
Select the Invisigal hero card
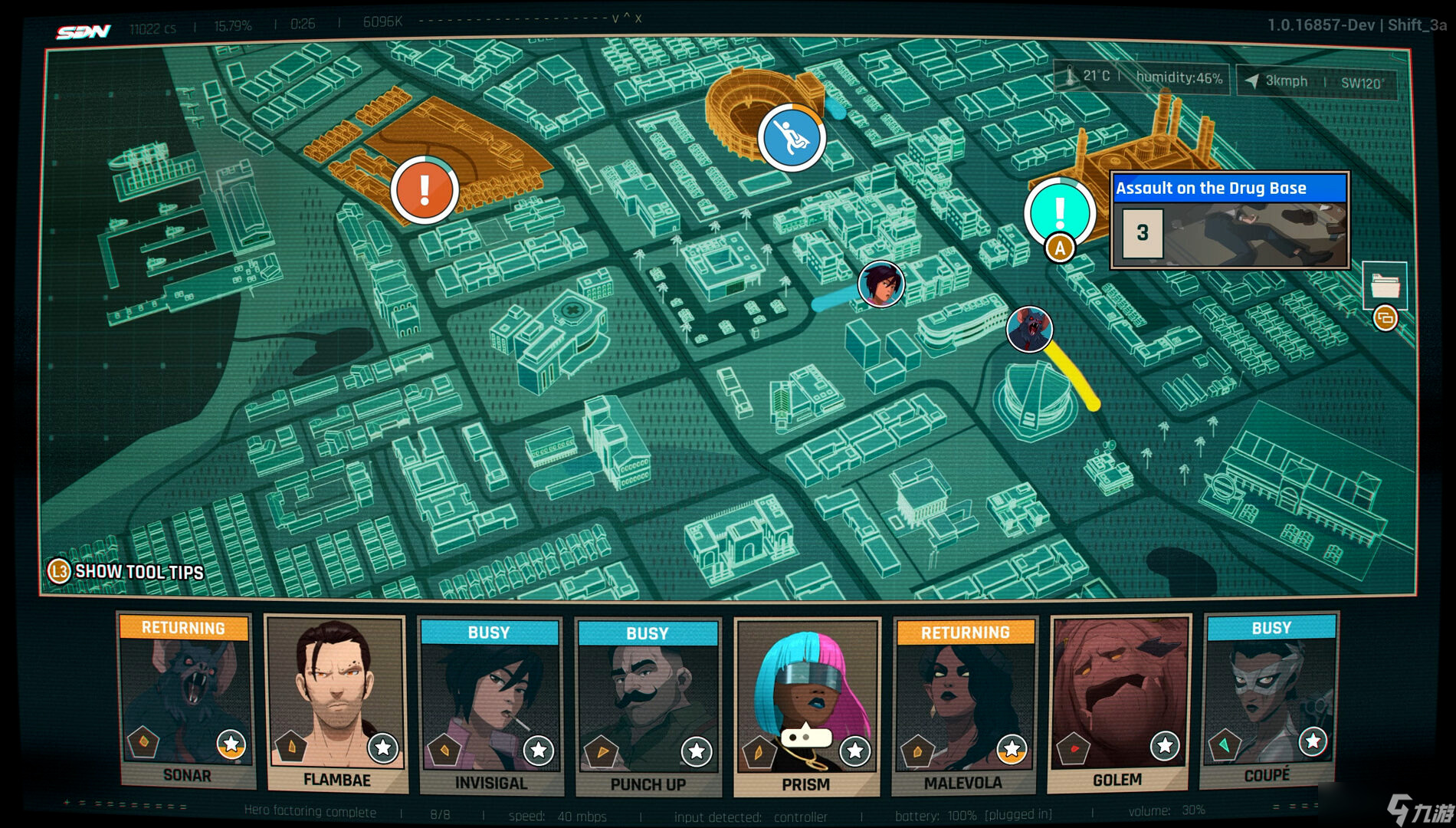pyautogui.click(x=490, y=705)
